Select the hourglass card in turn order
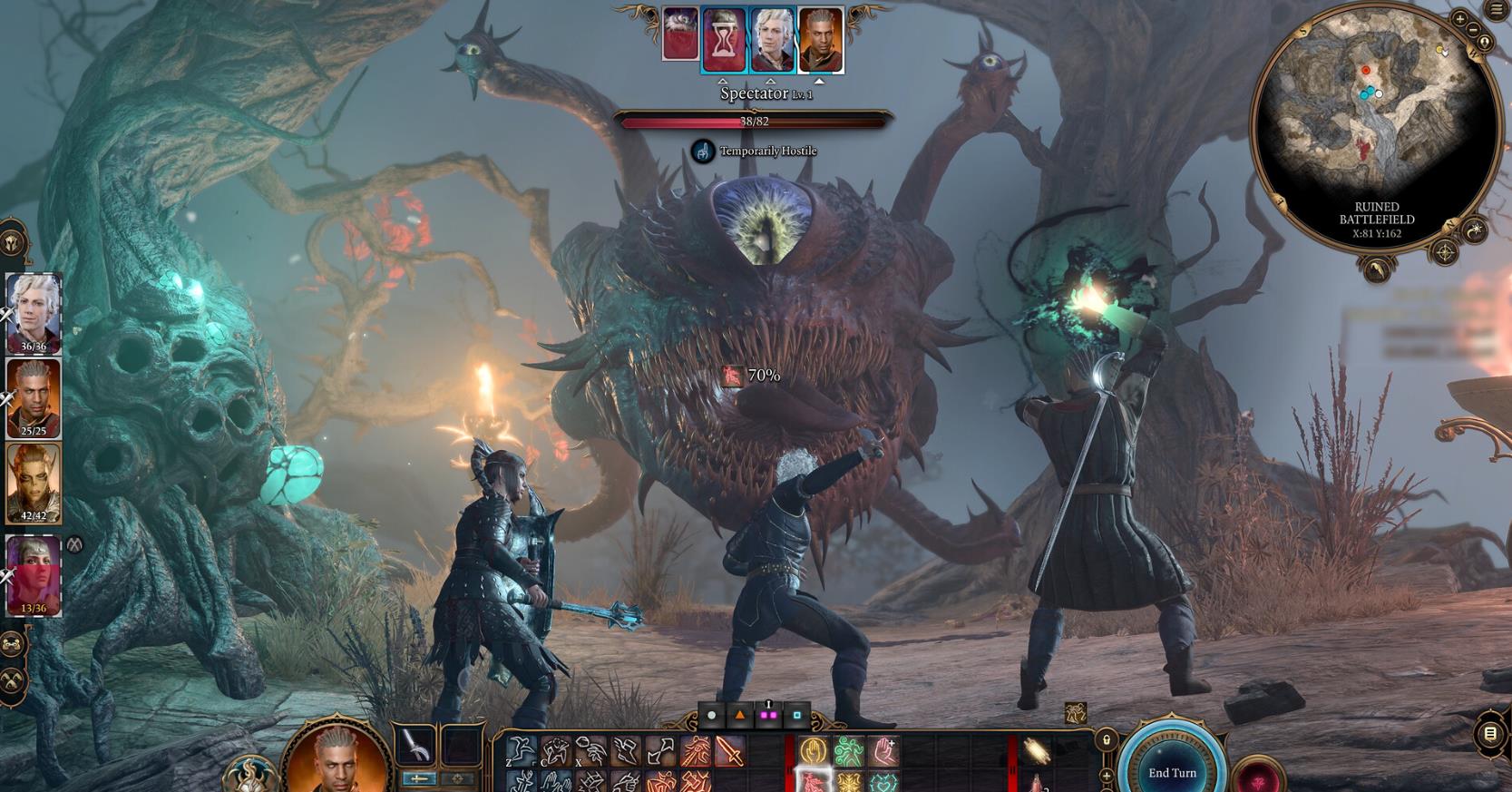Viewport: 1512px width, 792px height. click(724, 40)
